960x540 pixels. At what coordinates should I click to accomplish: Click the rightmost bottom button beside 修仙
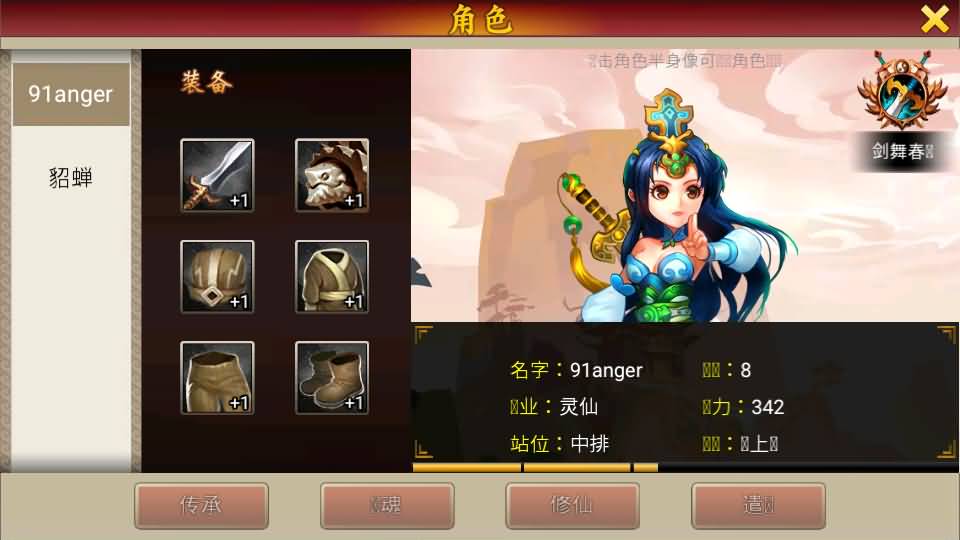pos(758,505)
